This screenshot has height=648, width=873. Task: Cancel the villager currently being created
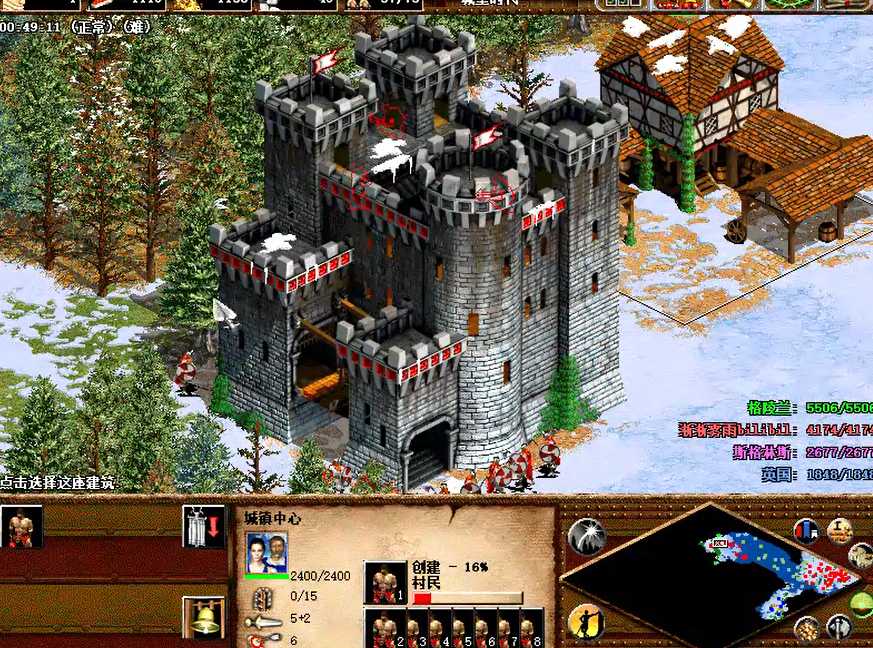(385, 582)
